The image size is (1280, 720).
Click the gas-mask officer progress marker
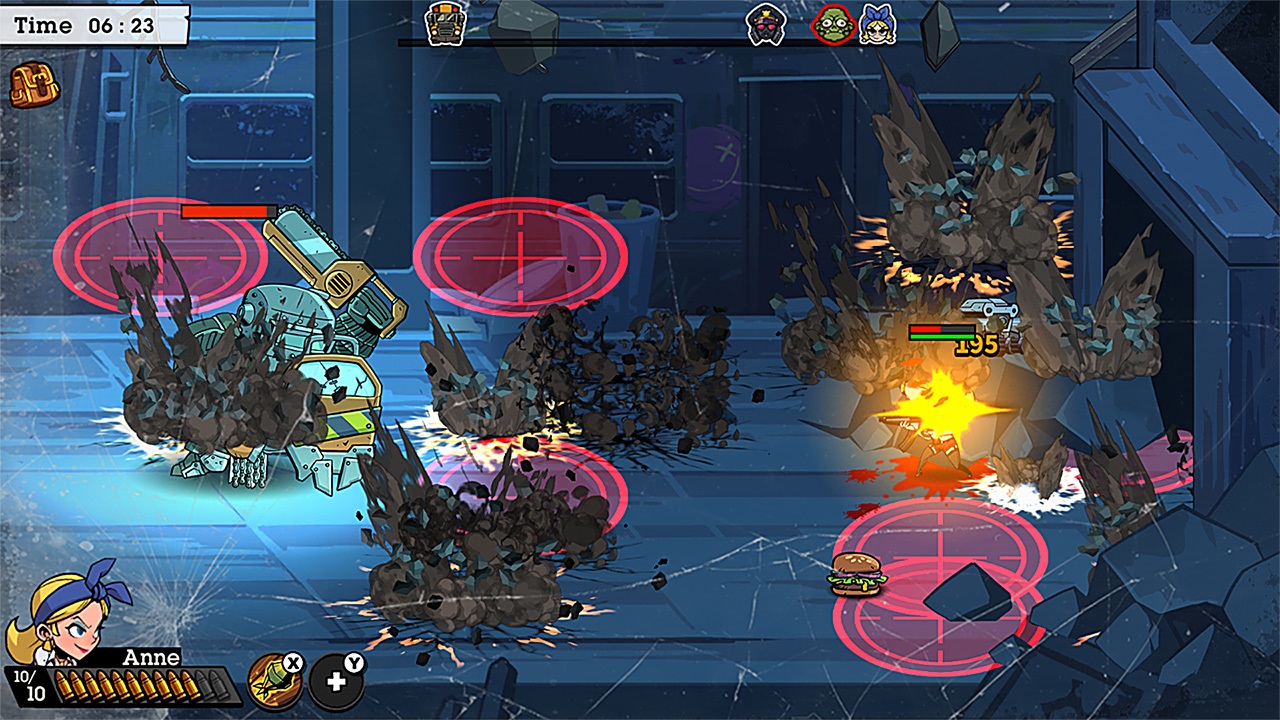767,24
